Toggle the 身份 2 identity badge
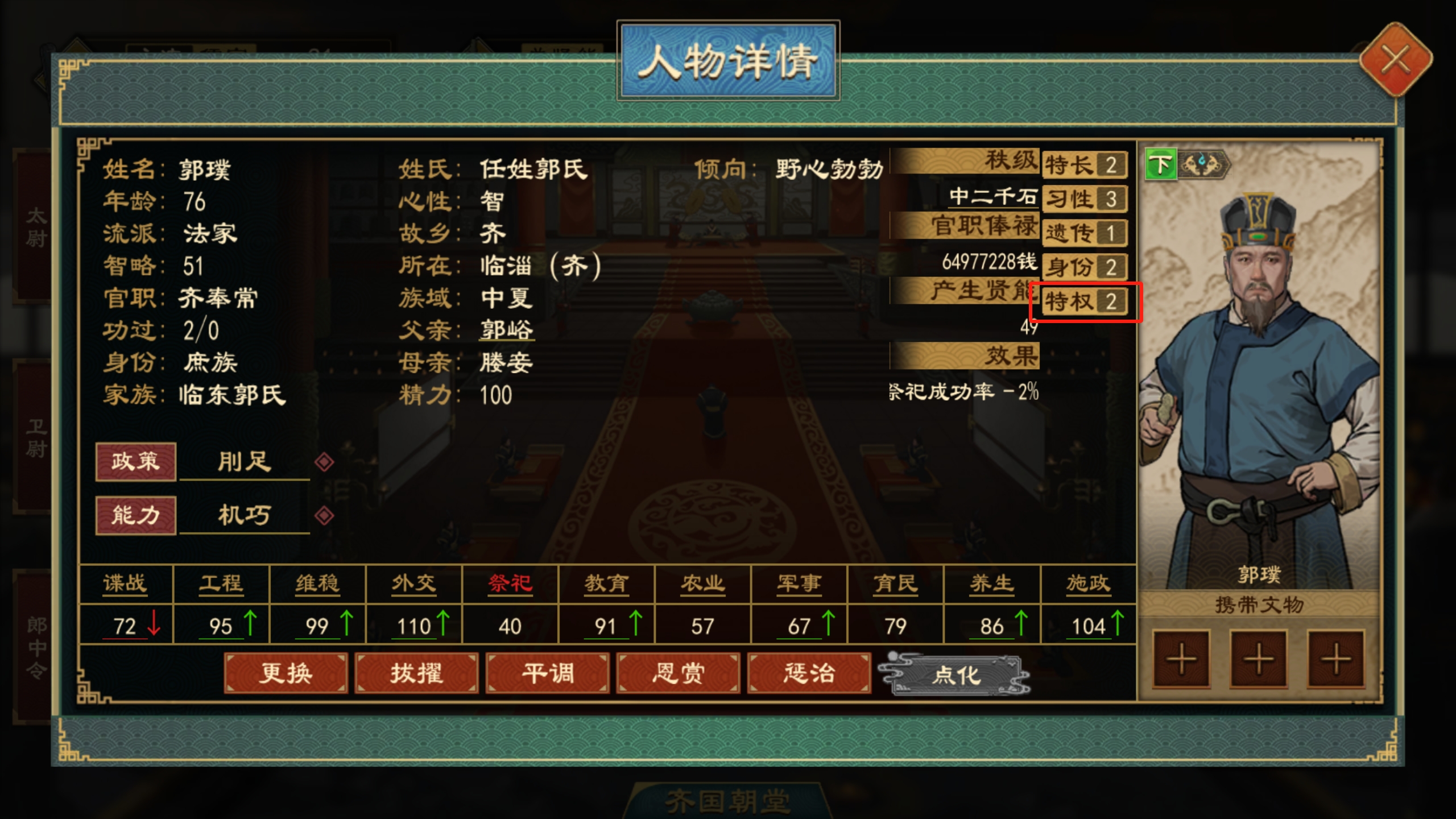 coord(1085,267)
